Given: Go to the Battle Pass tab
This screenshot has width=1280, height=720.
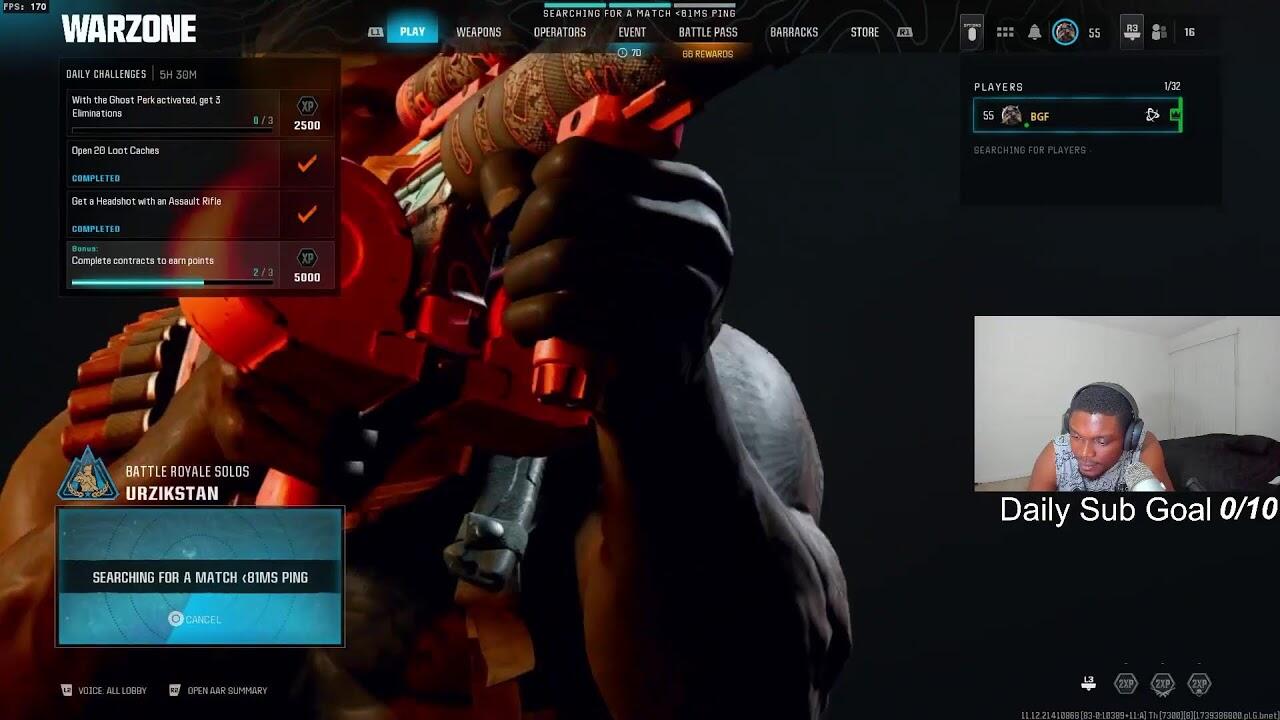Looking at the screenshot, I should pos(707,32).
